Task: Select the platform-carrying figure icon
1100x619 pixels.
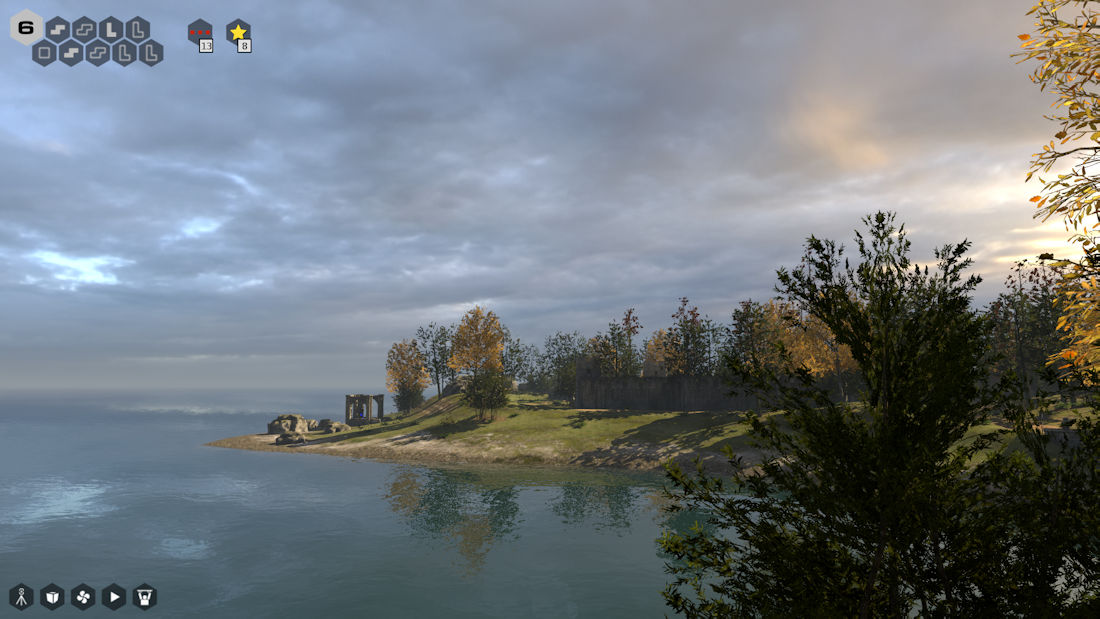Action: 145,597
